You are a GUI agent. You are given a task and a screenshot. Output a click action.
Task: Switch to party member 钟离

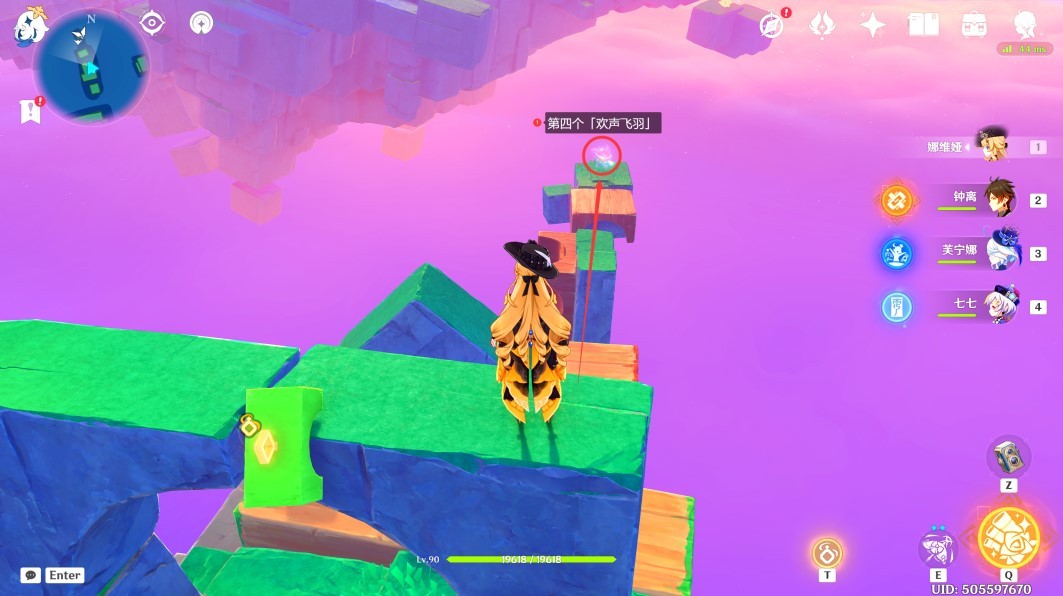point(998,198)
